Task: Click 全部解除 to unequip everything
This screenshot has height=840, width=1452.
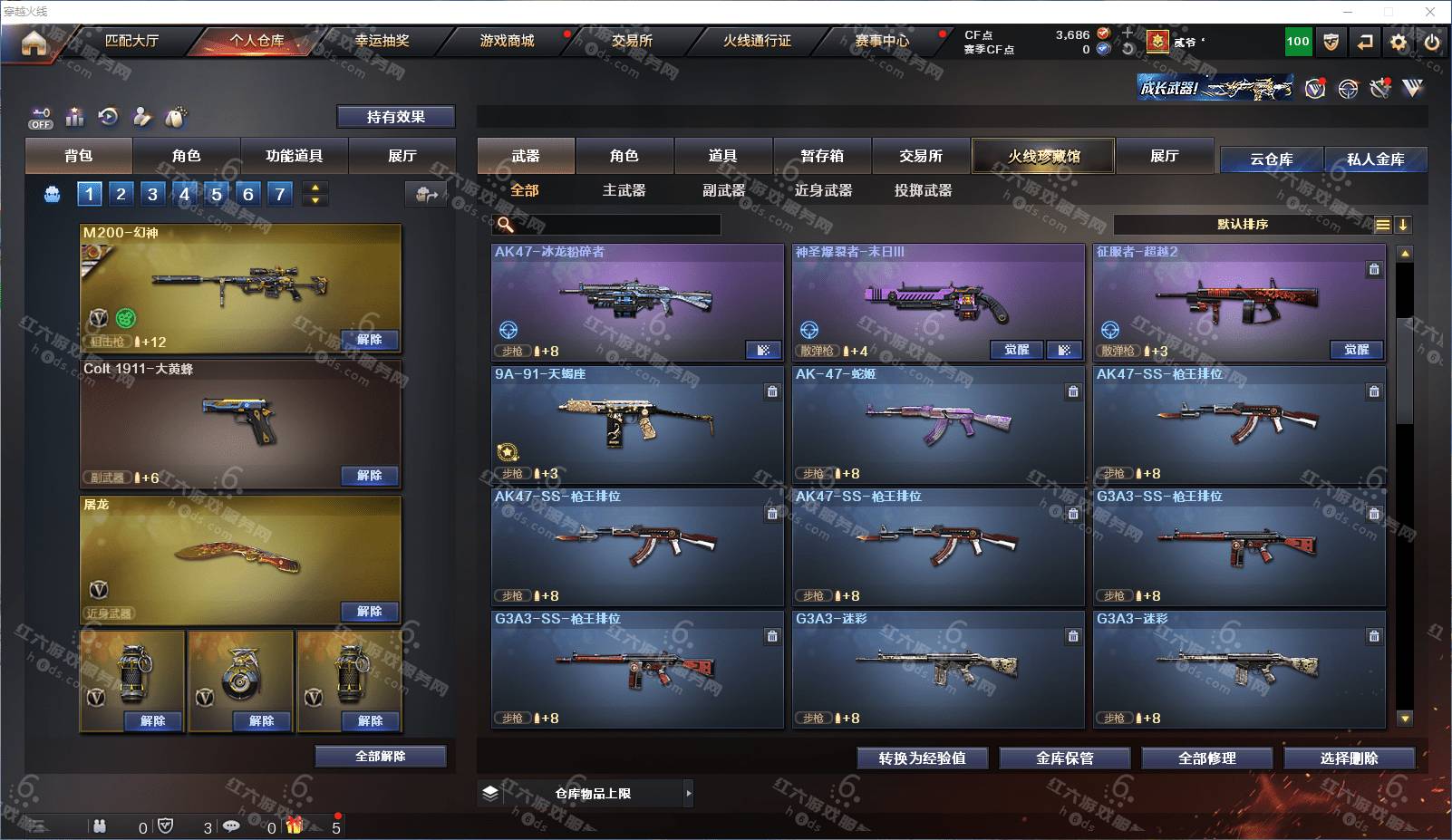Action: coord(381,757)
